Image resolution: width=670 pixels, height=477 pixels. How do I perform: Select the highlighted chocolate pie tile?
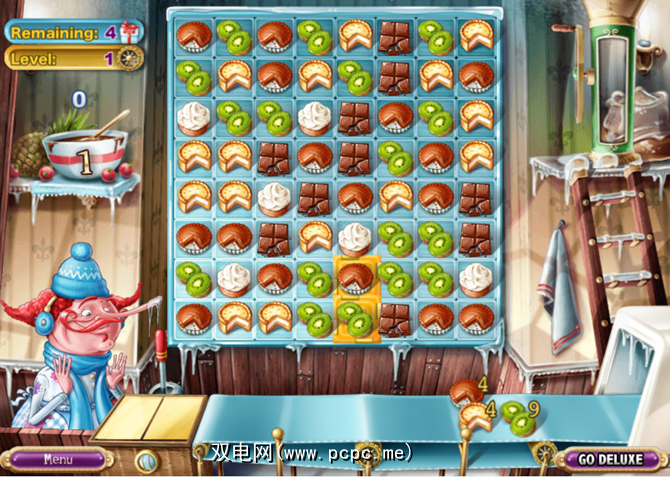point(354,277)
